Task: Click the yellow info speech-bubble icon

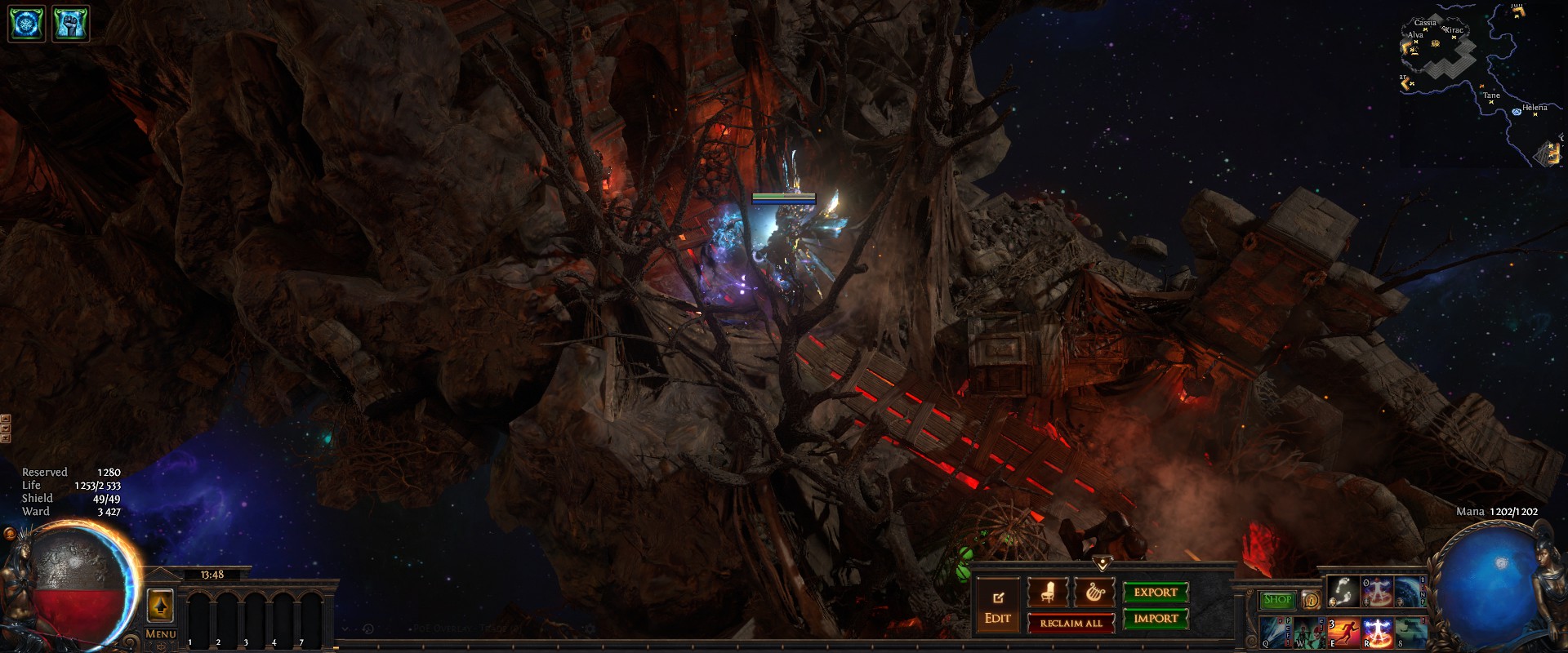Action: click(1310, 600)
